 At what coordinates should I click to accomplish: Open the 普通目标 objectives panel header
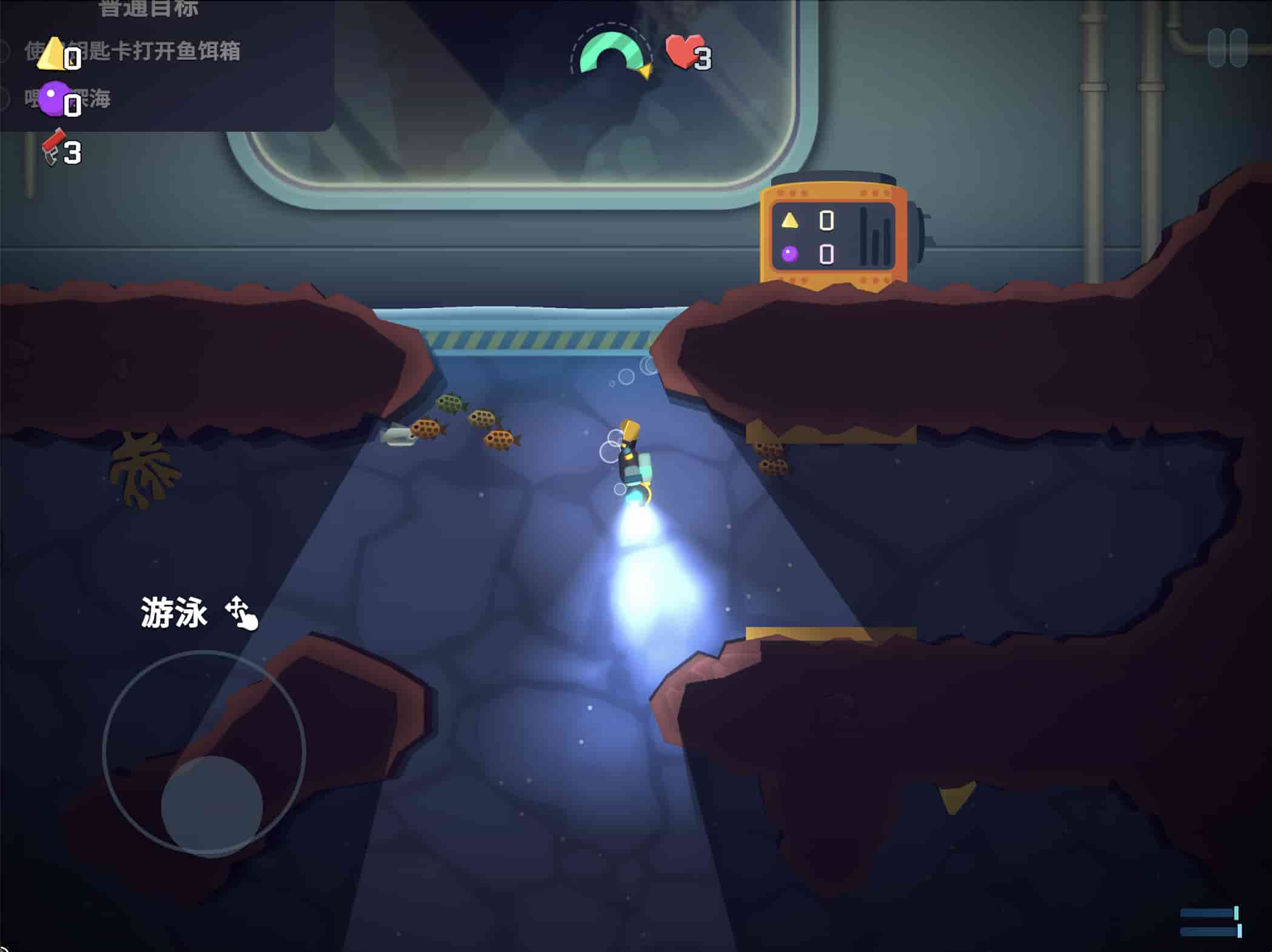(149, 8)
